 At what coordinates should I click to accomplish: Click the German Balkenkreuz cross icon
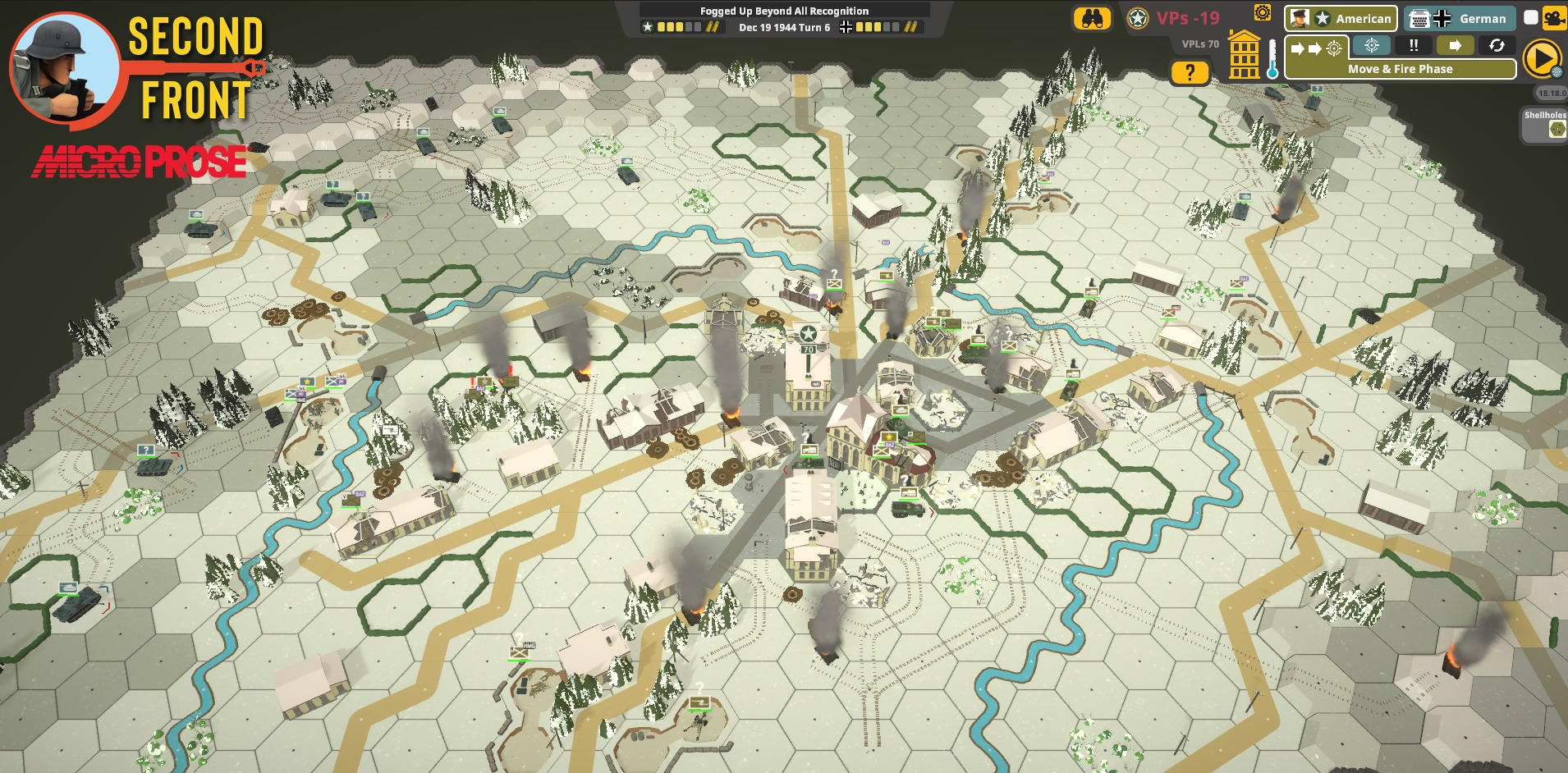point(1442,18)
